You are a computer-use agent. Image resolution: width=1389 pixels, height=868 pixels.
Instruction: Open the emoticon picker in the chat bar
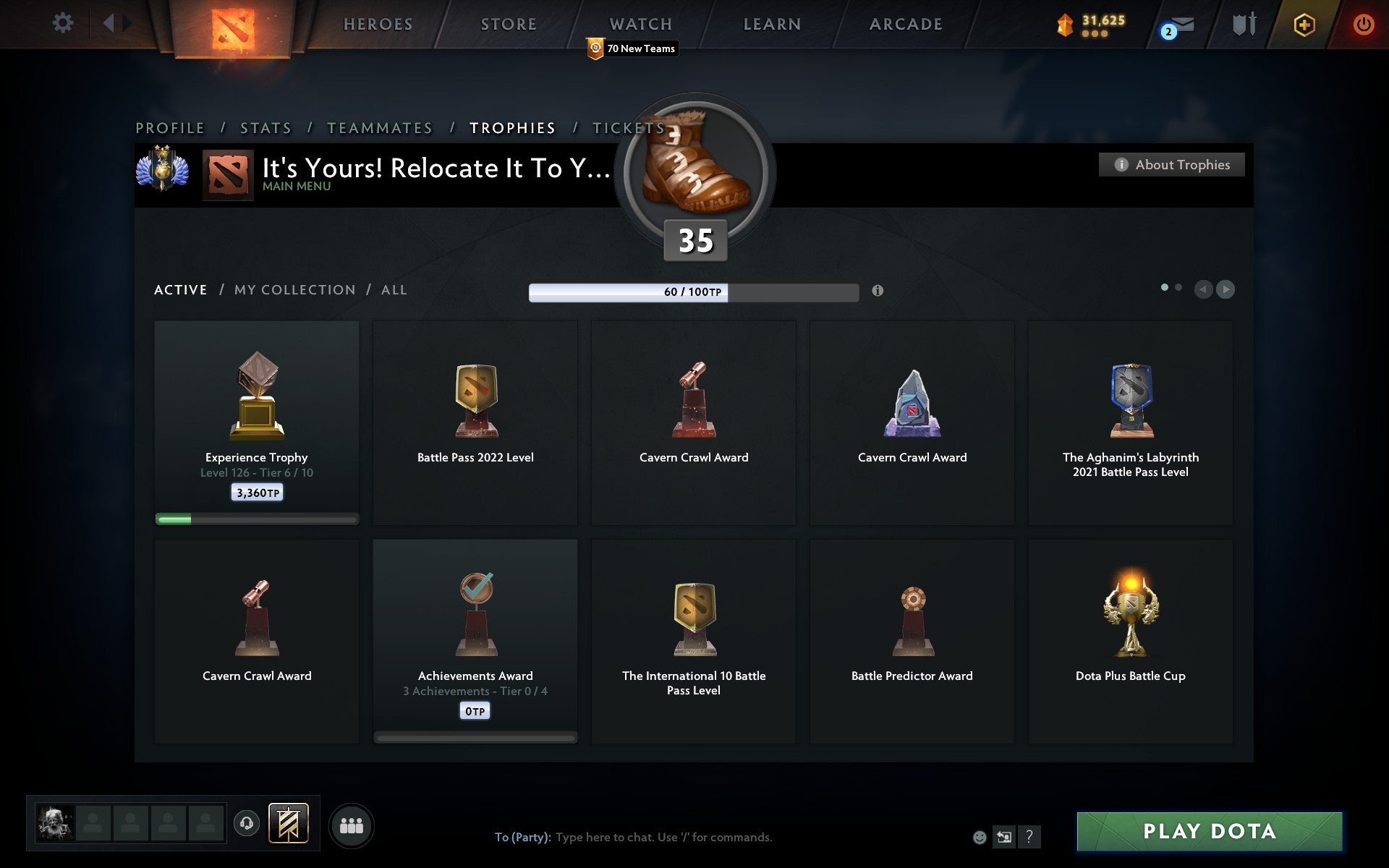click(x=981, y=838)
